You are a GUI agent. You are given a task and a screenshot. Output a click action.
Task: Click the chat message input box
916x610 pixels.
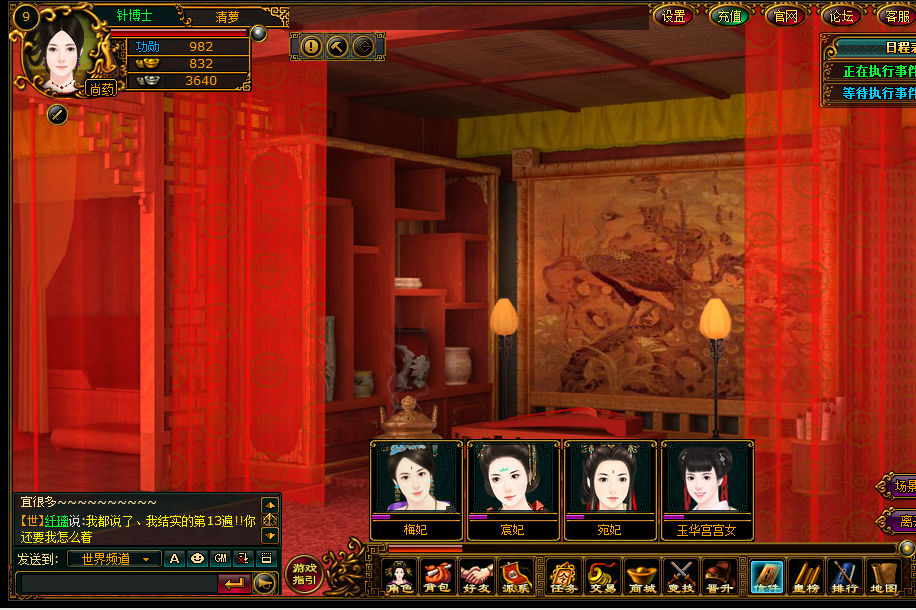[x=116, y=582]
